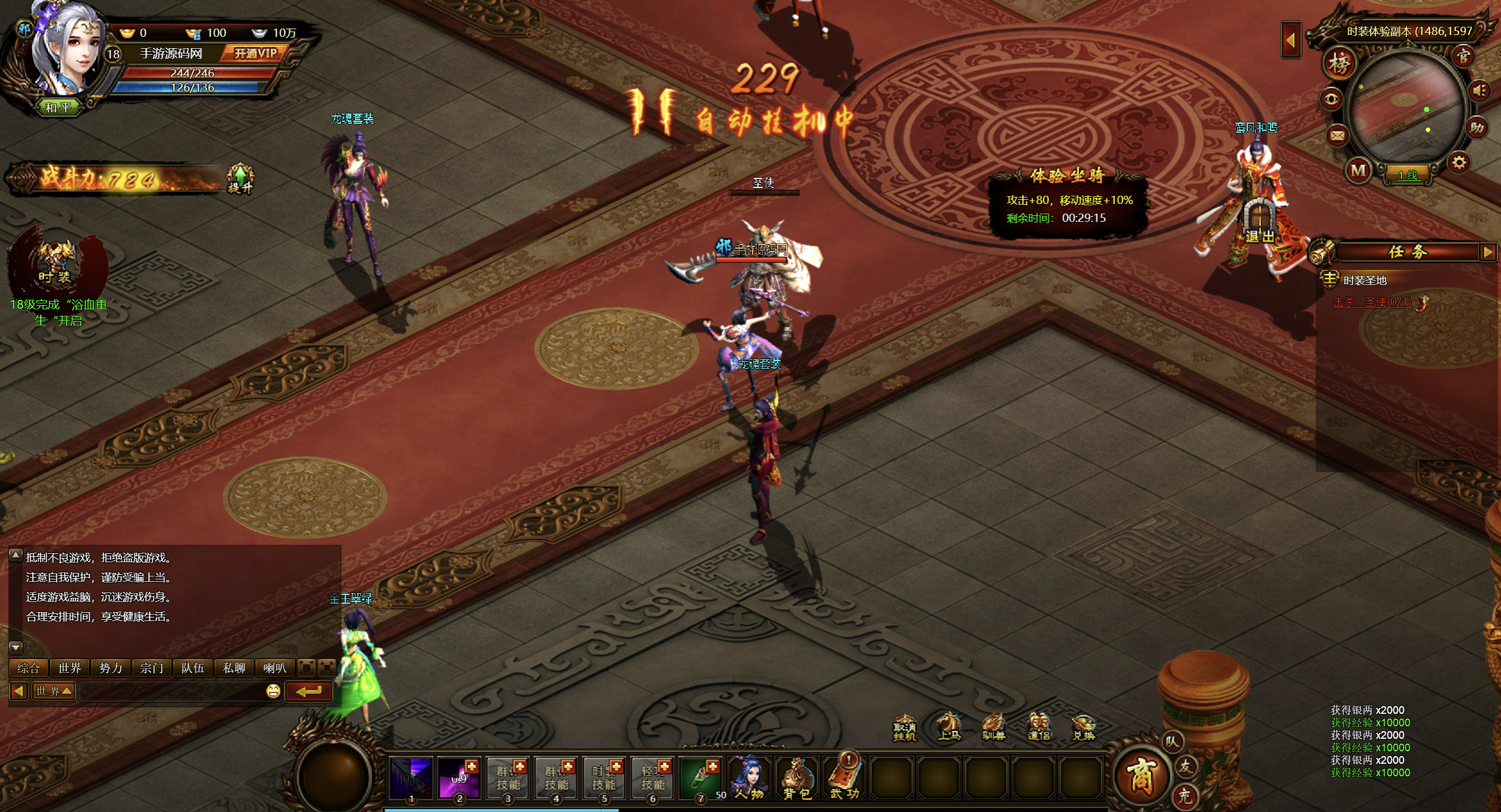Click the 退出 exit dungeon door

[1259, 222]
